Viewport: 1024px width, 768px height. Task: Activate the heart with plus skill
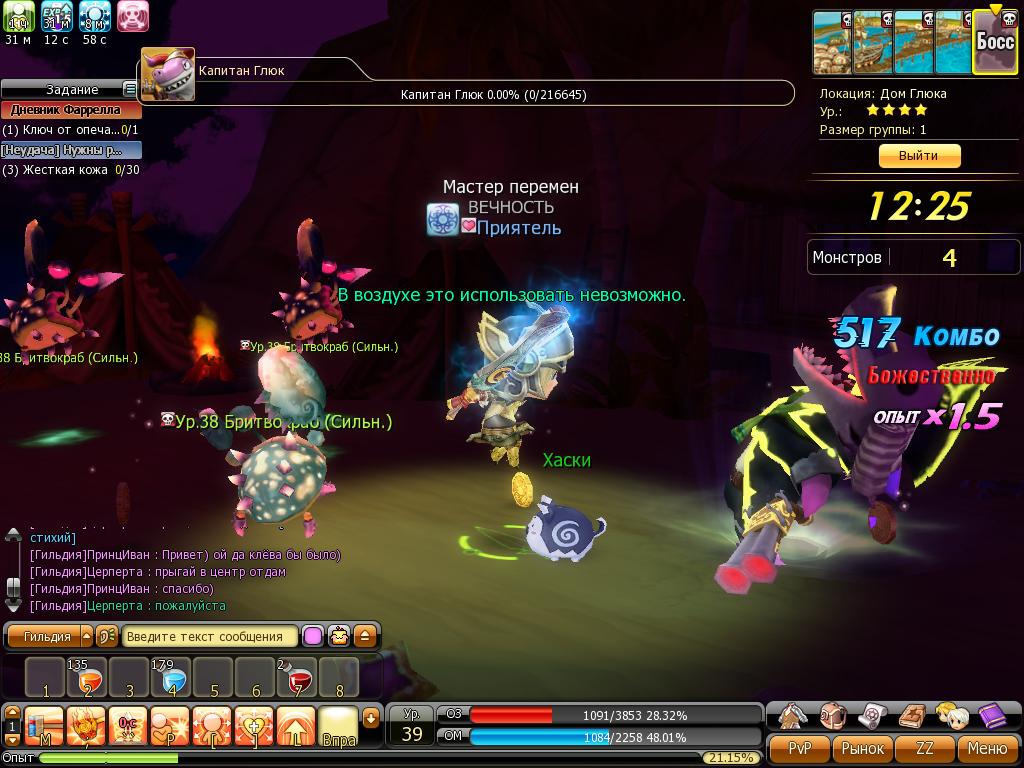(254, 724)
